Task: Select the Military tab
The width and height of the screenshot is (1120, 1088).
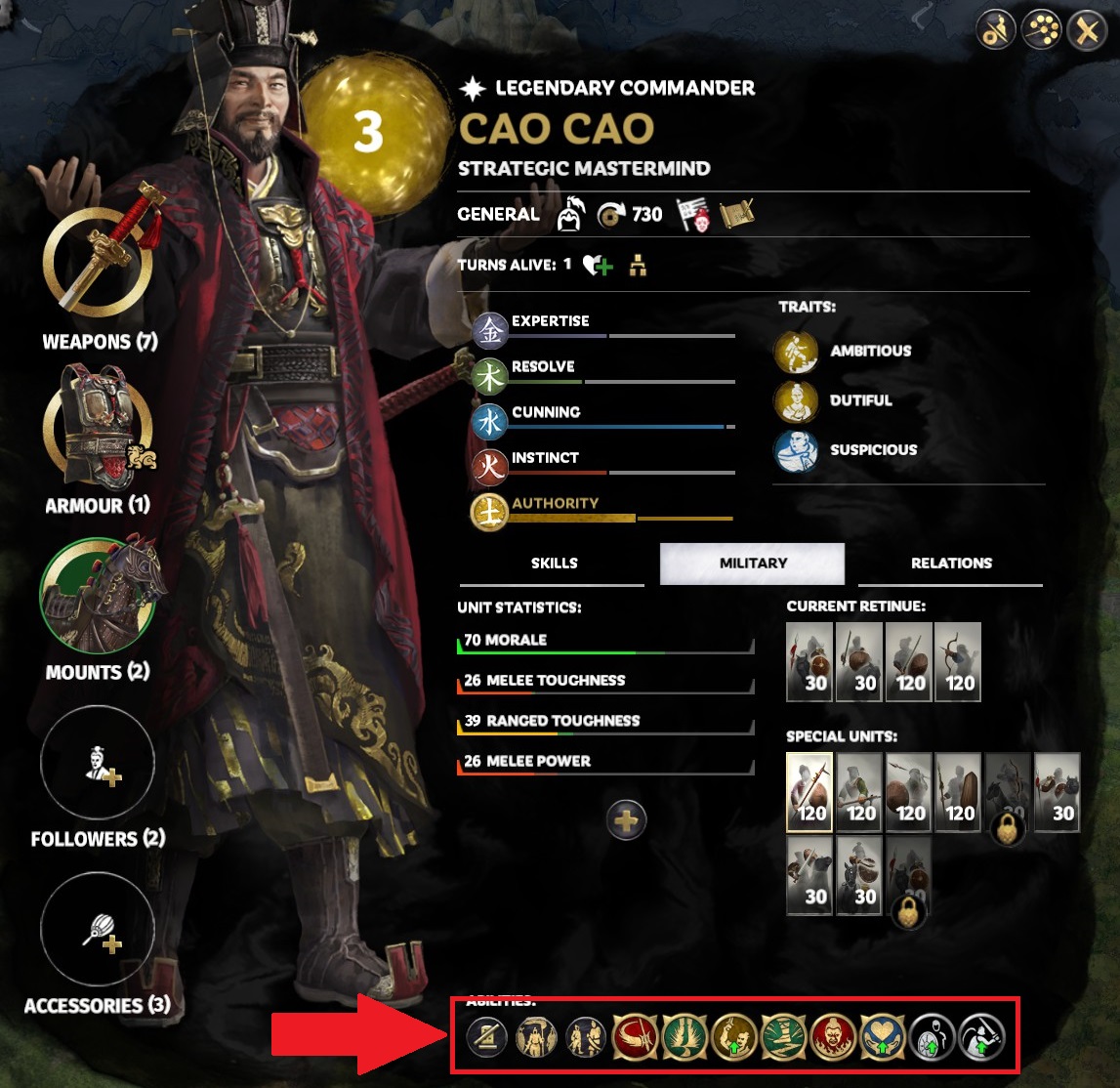Action: click(752, 564)
